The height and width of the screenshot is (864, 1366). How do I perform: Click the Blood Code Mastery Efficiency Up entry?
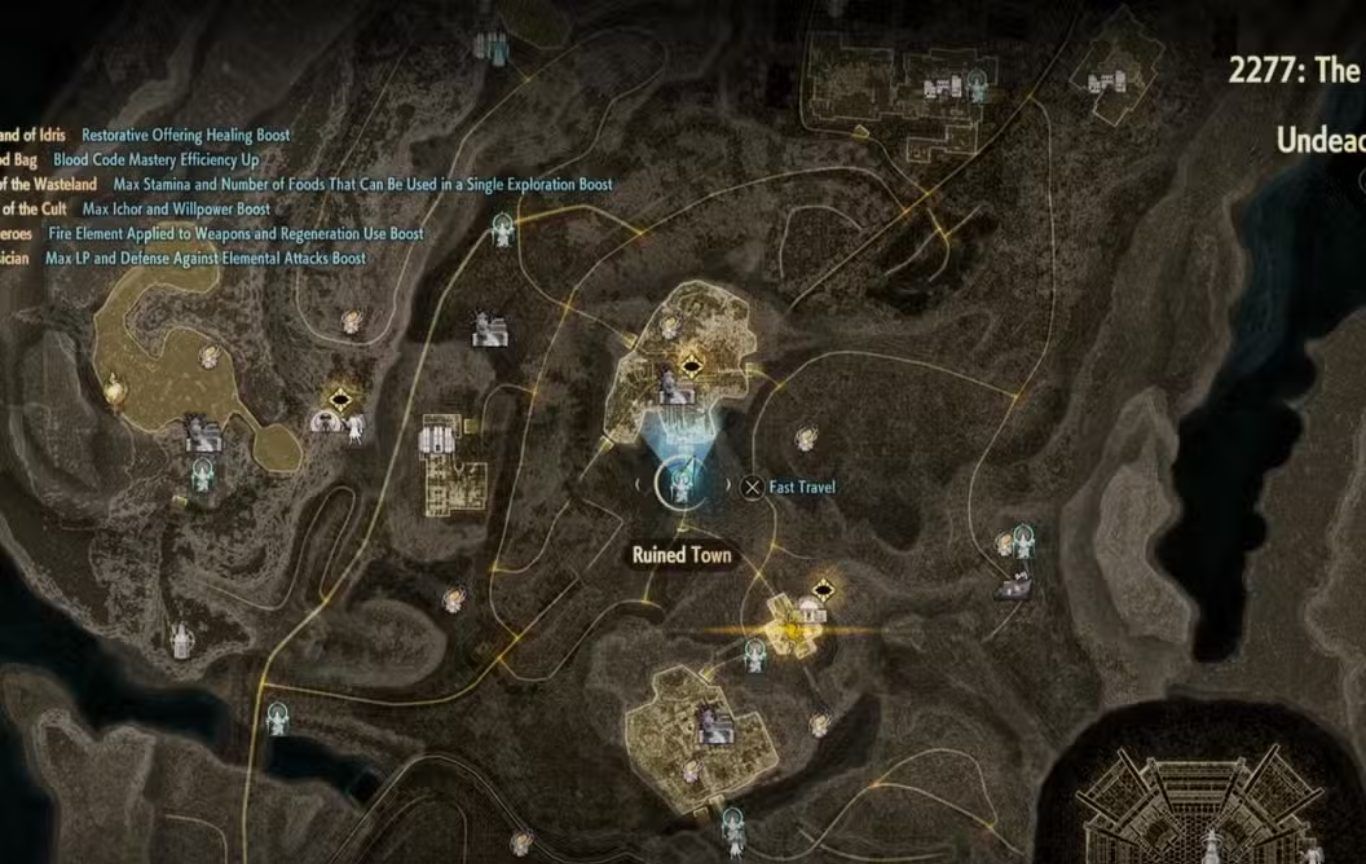[x=156, y=159]
